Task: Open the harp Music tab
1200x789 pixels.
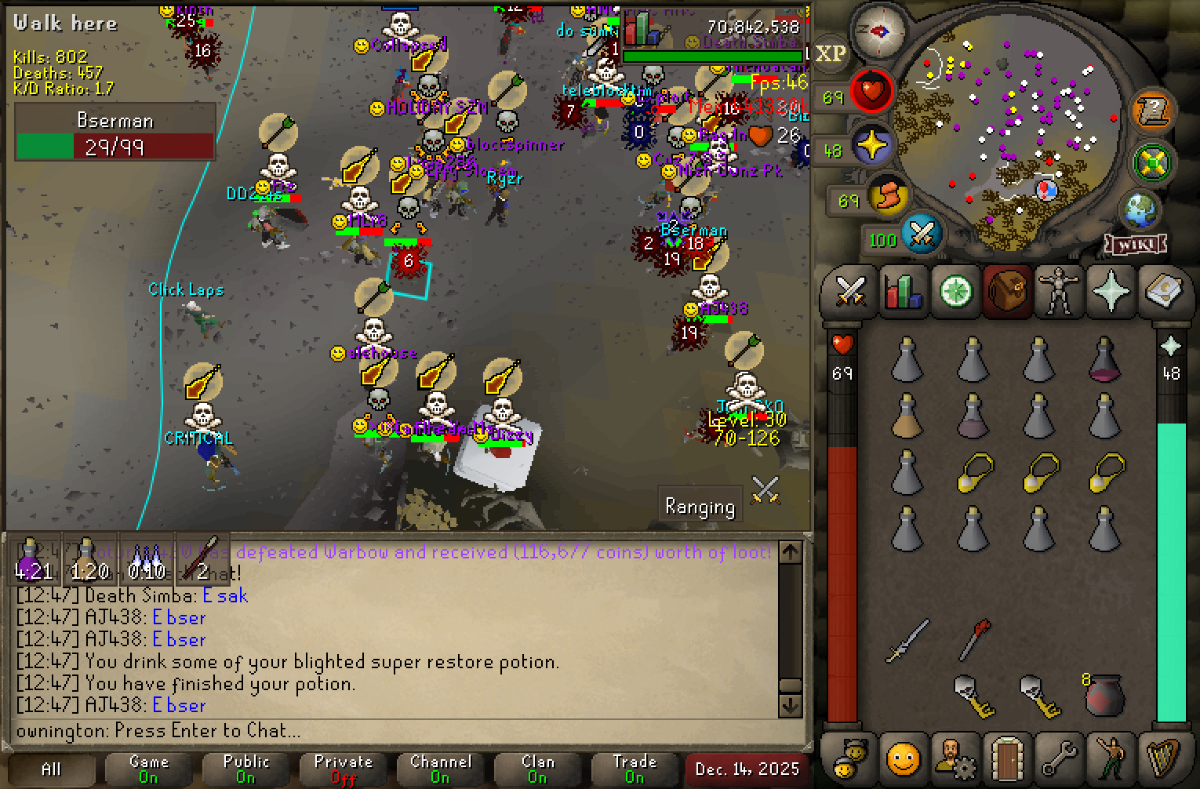Action: [x=1163, y=758]
